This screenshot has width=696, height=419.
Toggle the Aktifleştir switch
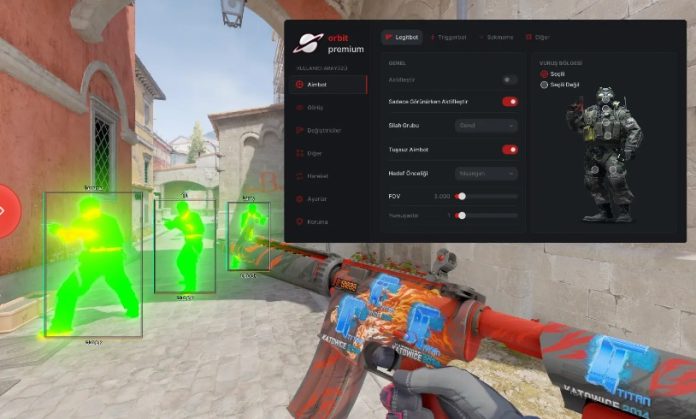click(510, 79)
